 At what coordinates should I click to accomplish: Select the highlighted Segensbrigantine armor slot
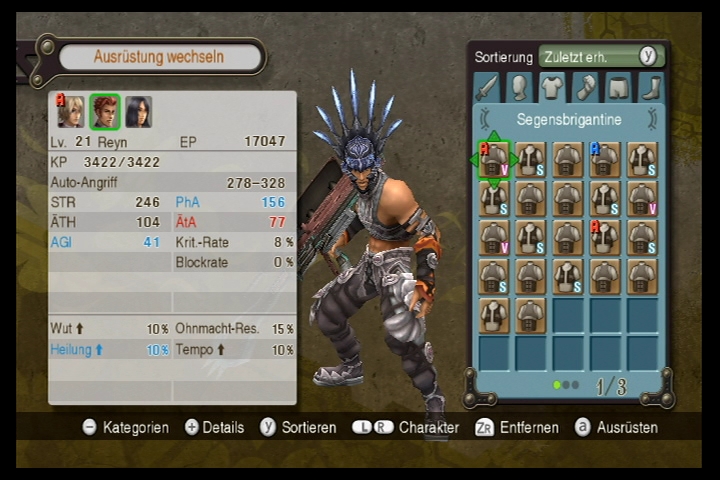coord(494,159)
